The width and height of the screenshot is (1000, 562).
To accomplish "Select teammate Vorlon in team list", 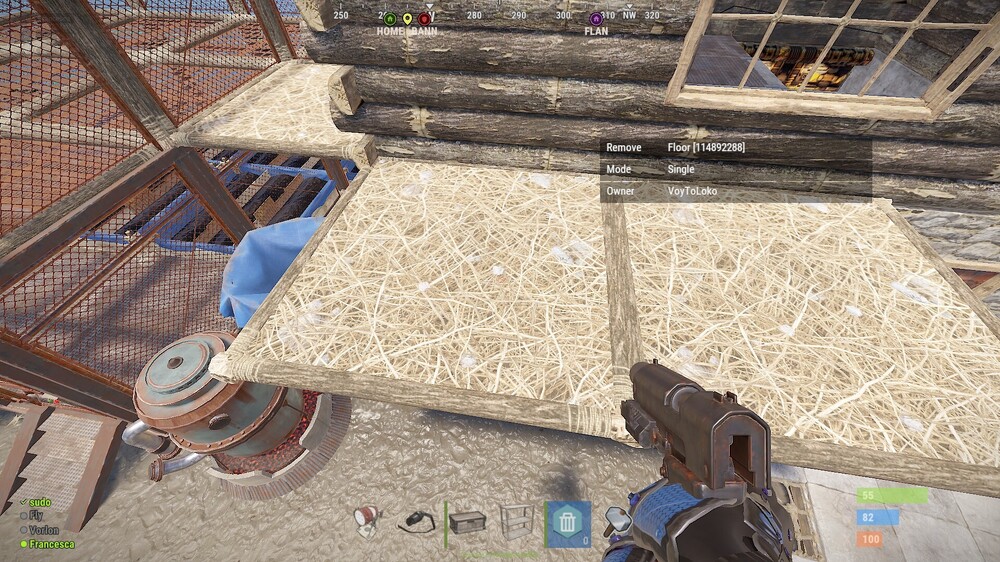I will 43,530.
